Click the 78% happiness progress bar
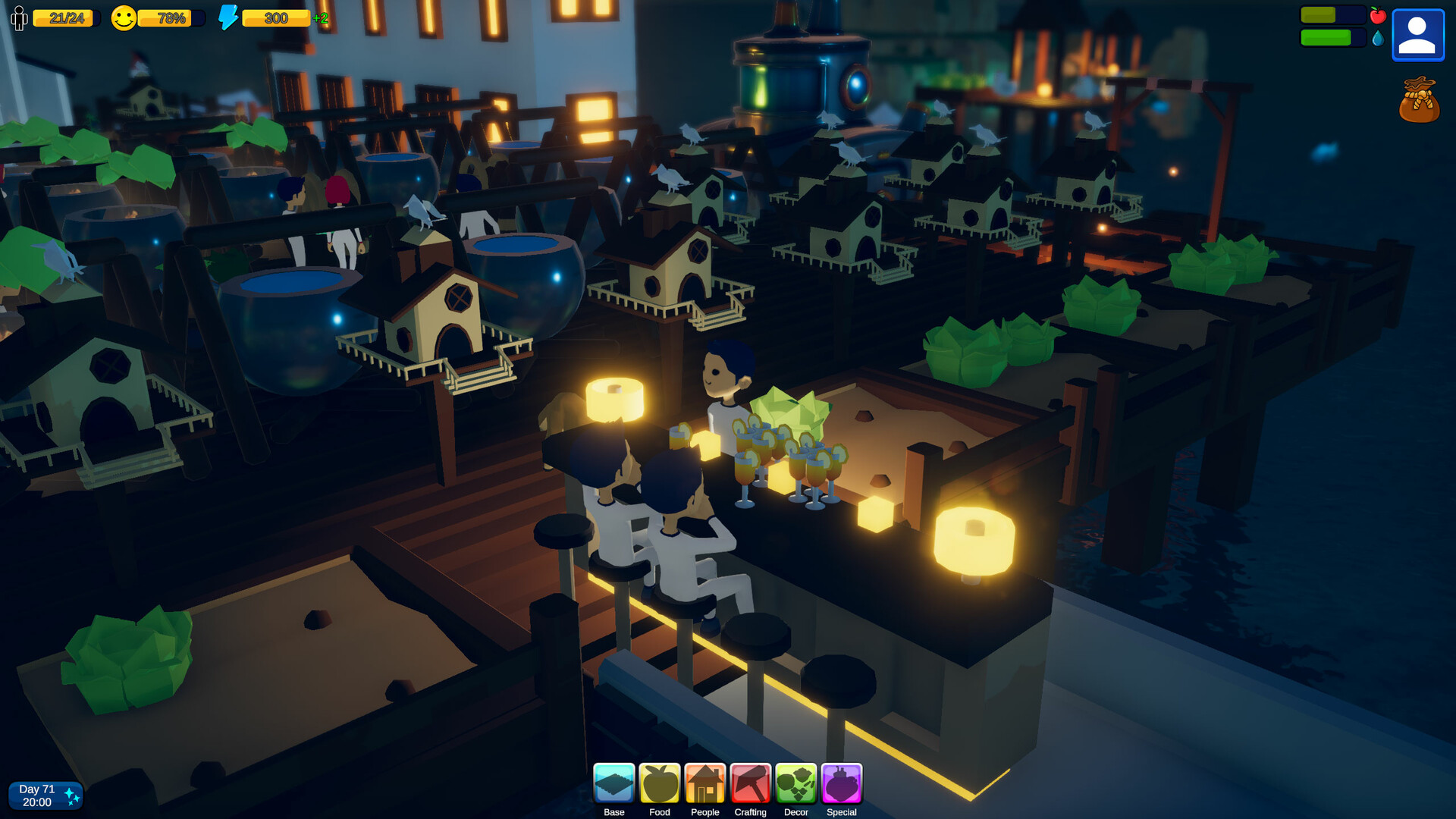Image resolution: width=1456 pixels, height=819 pixels. point(168,19)
